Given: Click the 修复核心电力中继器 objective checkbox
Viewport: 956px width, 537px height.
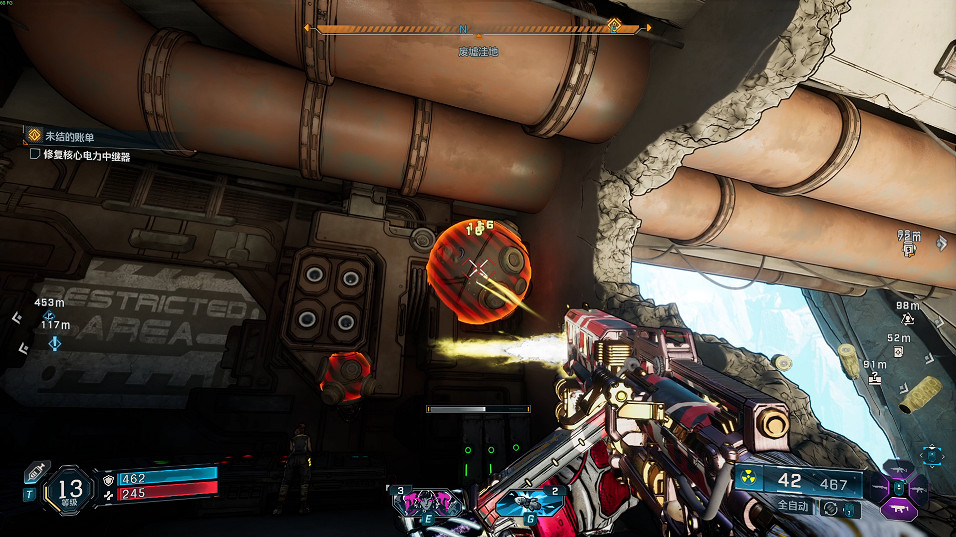Looking at the screenshot, I should [x=35, y=155].
